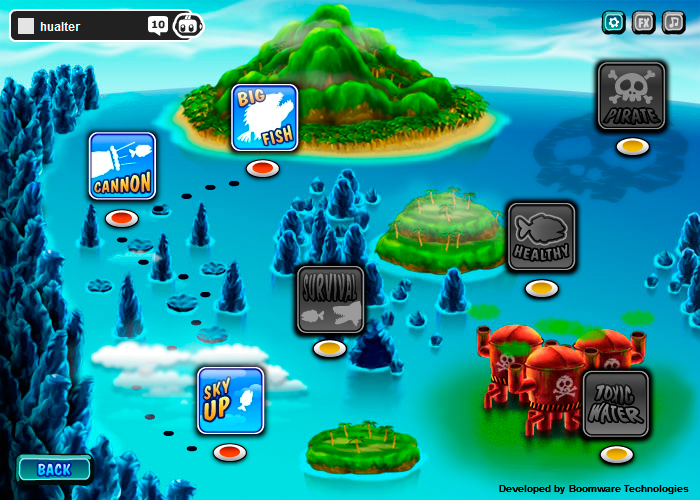Open the Sky Up level
This screenshot has width=700, height=500.
(231, 400)
